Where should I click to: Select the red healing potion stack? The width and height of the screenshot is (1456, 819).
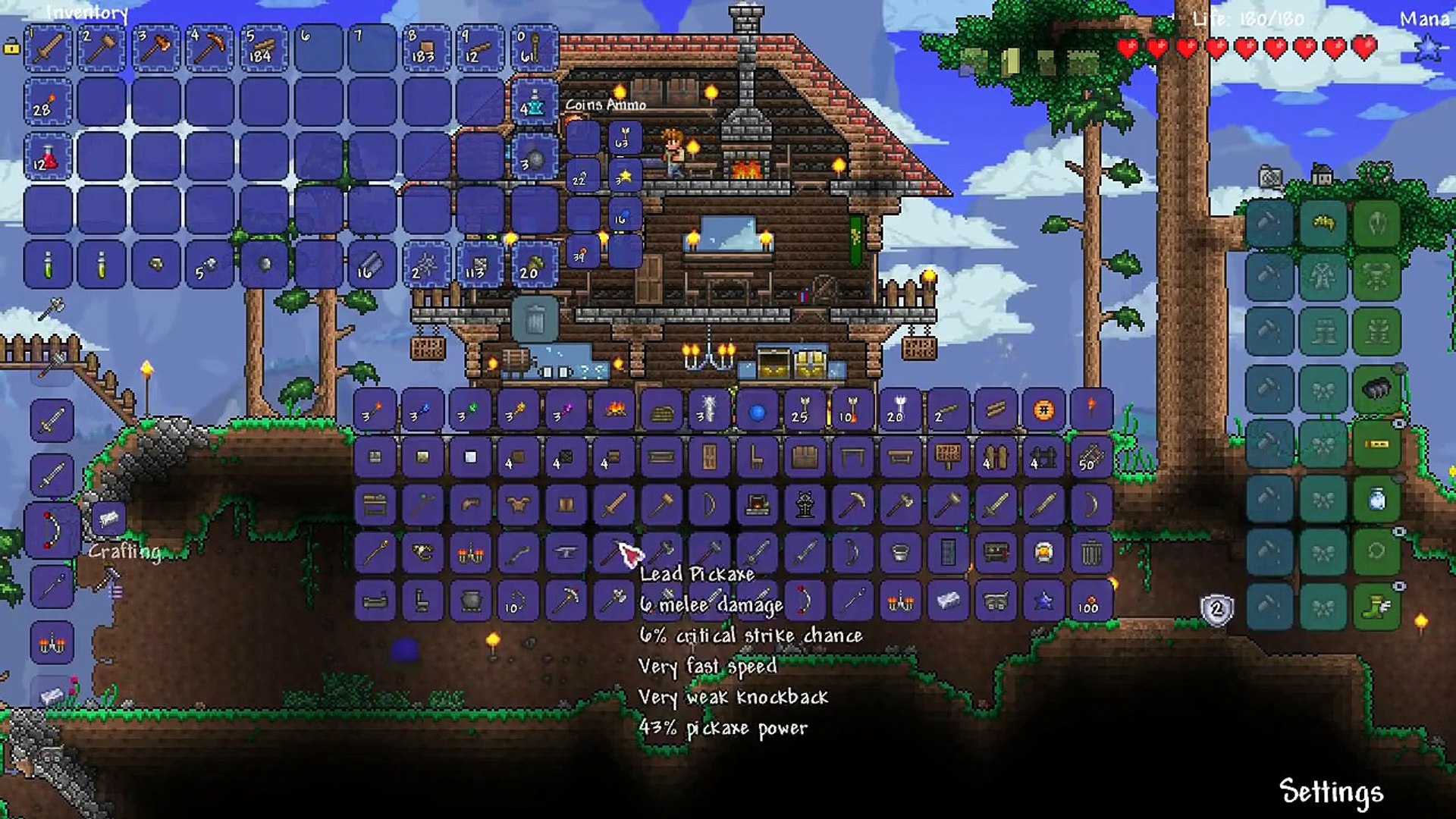pos(46,158)
